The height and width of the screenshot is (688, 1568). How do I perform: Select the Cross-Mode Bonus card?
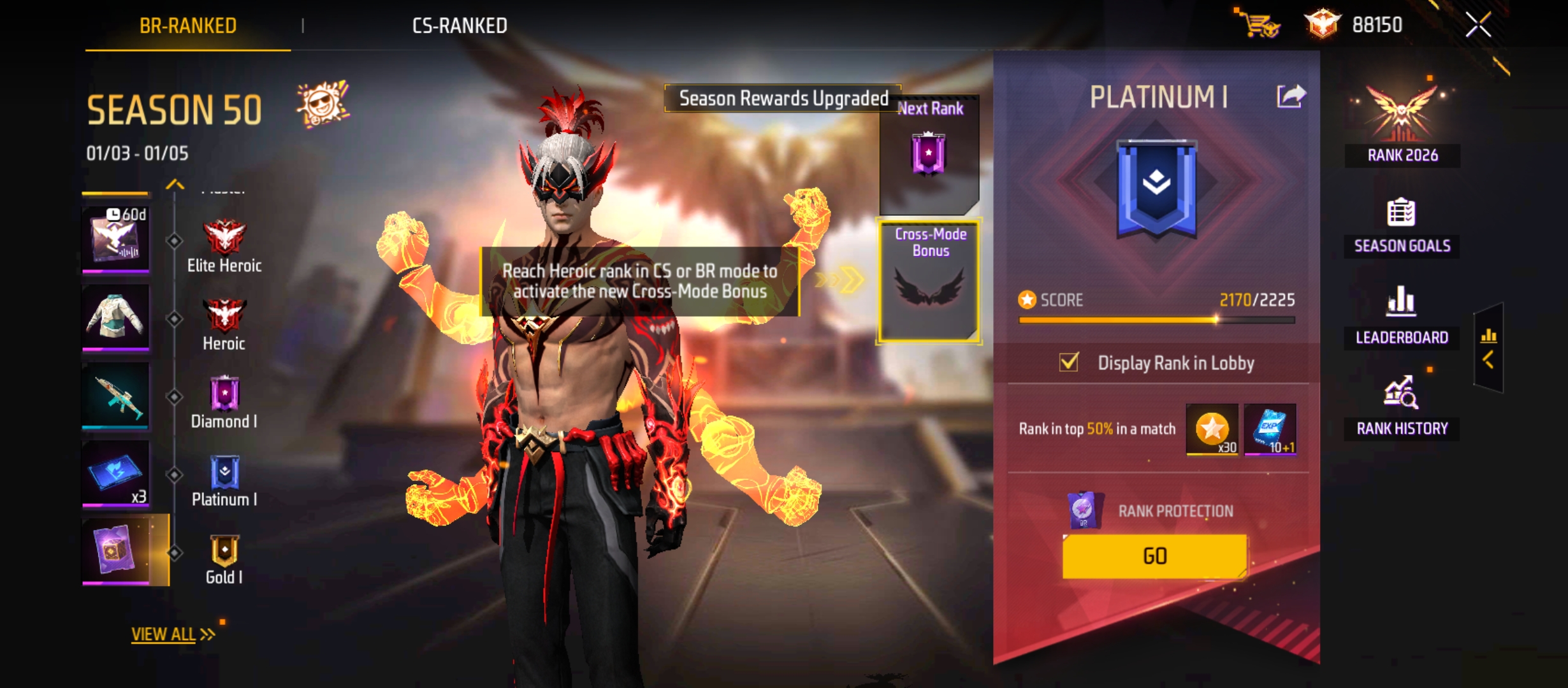[929, 280]
